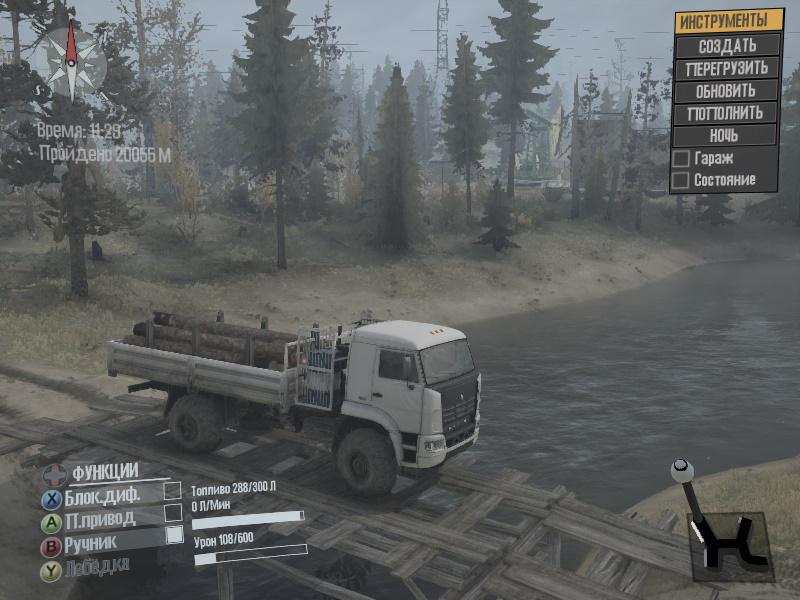
Task: Switch to night with the НОЧЬ button
Action: tap(727, 134)
